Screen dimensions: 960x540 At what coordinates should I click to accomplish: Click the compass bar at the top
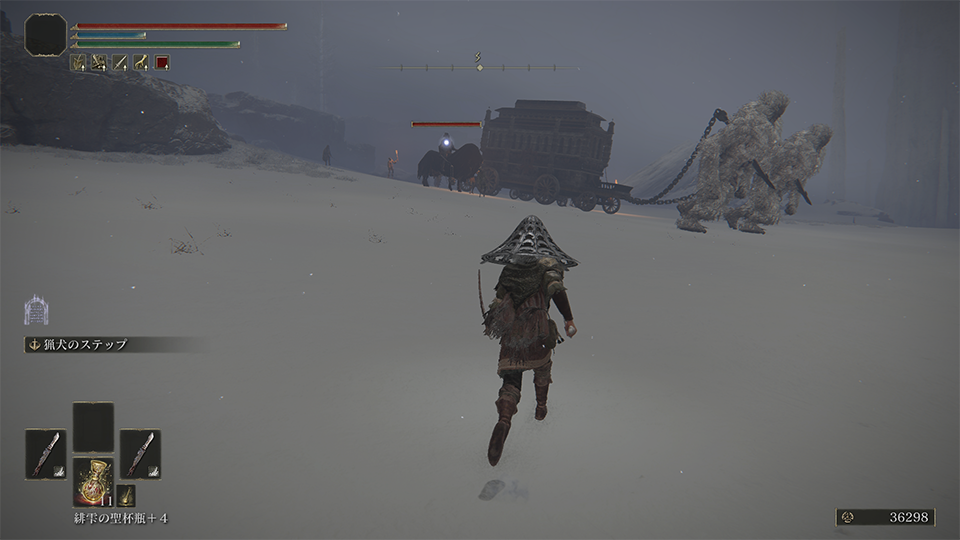(480, 67)
